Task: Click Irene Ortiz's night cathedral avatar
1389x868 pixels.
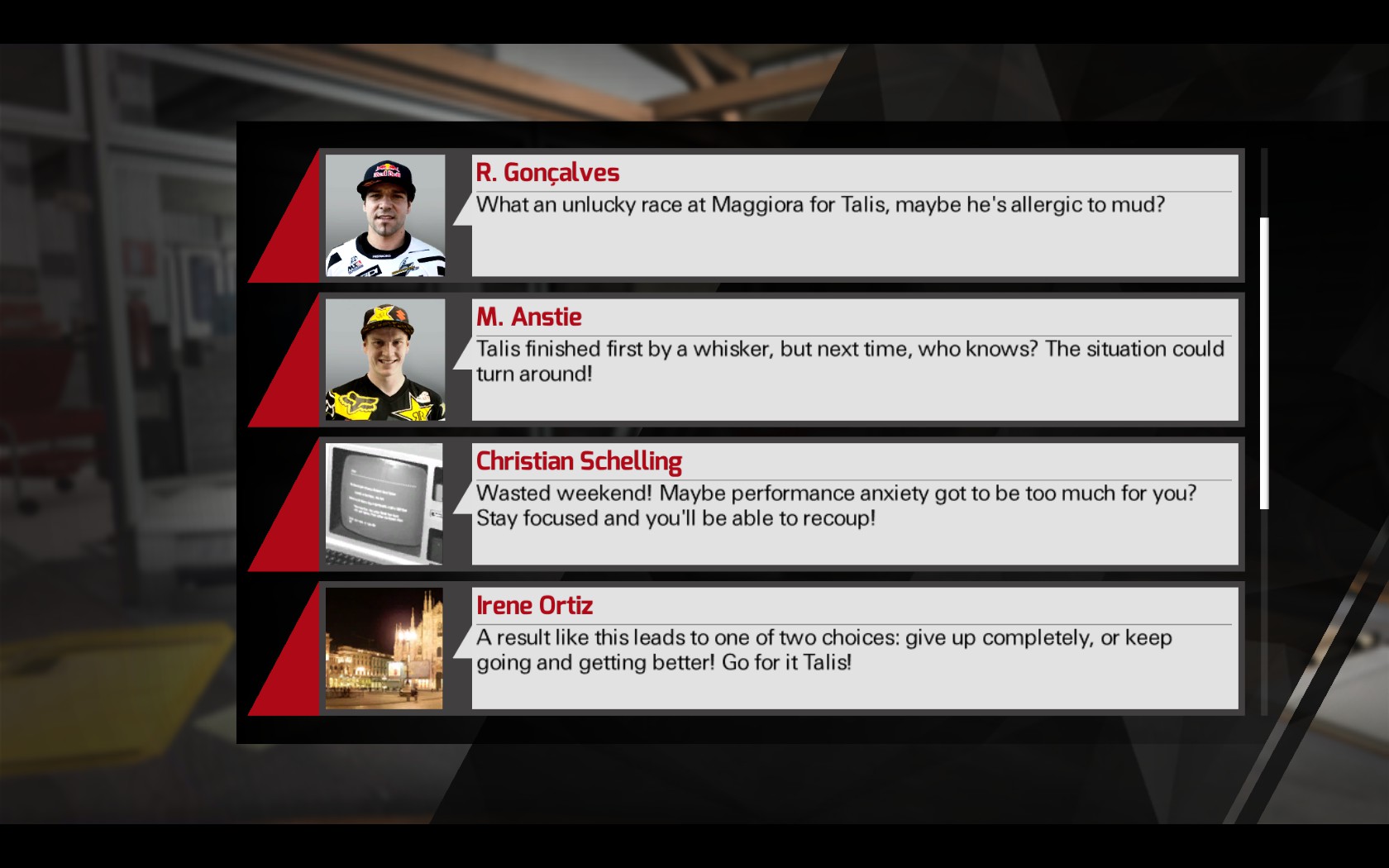Action: (x=384, y=649)
